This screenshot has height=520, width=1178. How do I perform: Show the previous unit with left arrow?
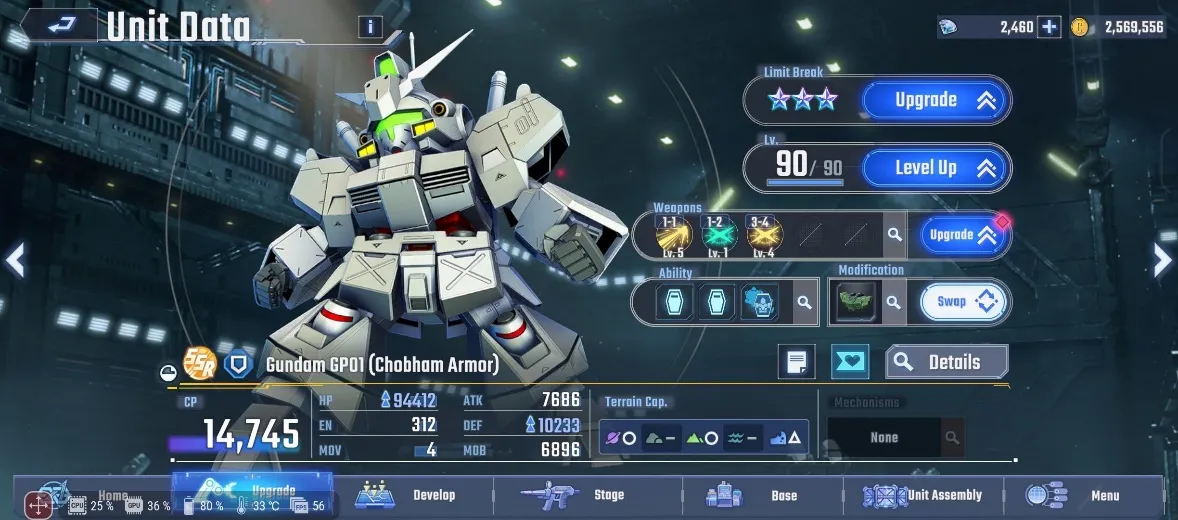(14, 260)
